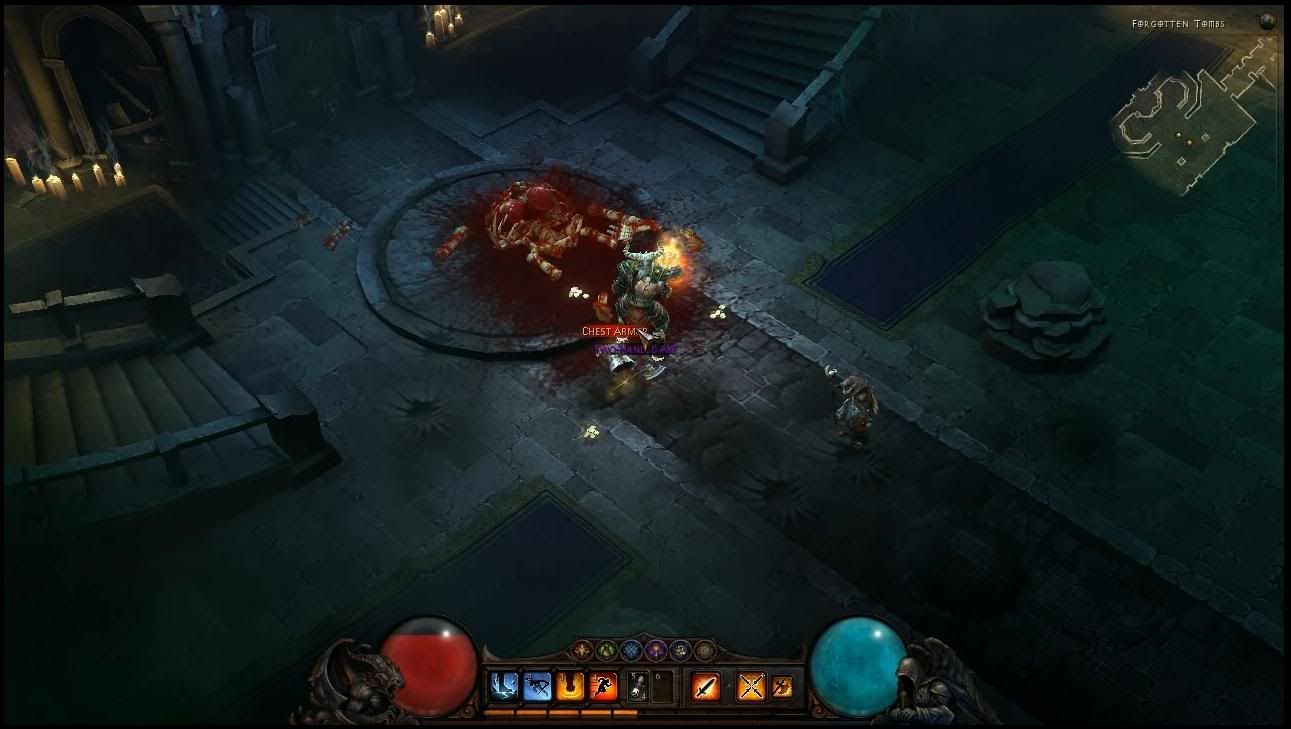1291x729 pixels.
Task: Open the green leaf menu button
Action: tap(606, 650)
